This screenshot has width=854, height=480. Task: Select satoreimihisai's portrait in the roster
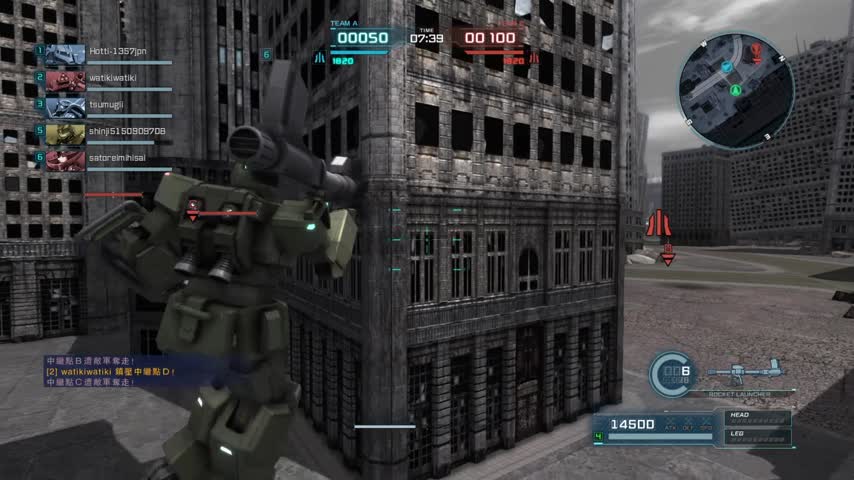click(65, 159)
